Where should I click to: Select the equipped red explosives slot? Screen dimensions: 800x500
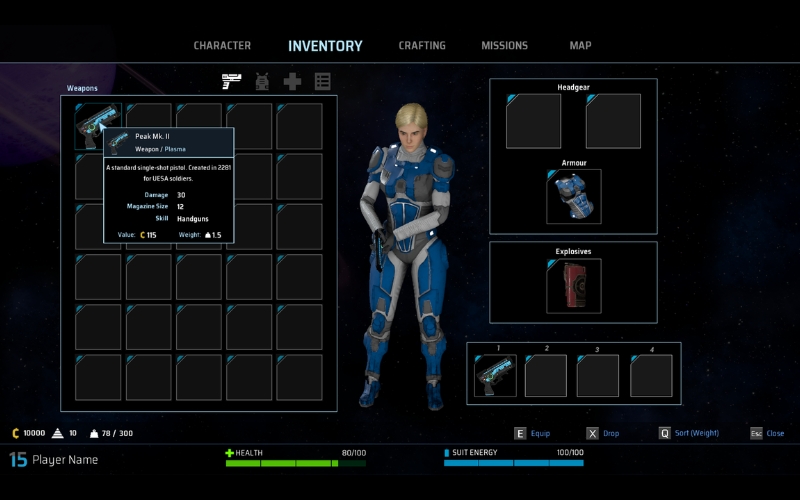pos(574,286)
